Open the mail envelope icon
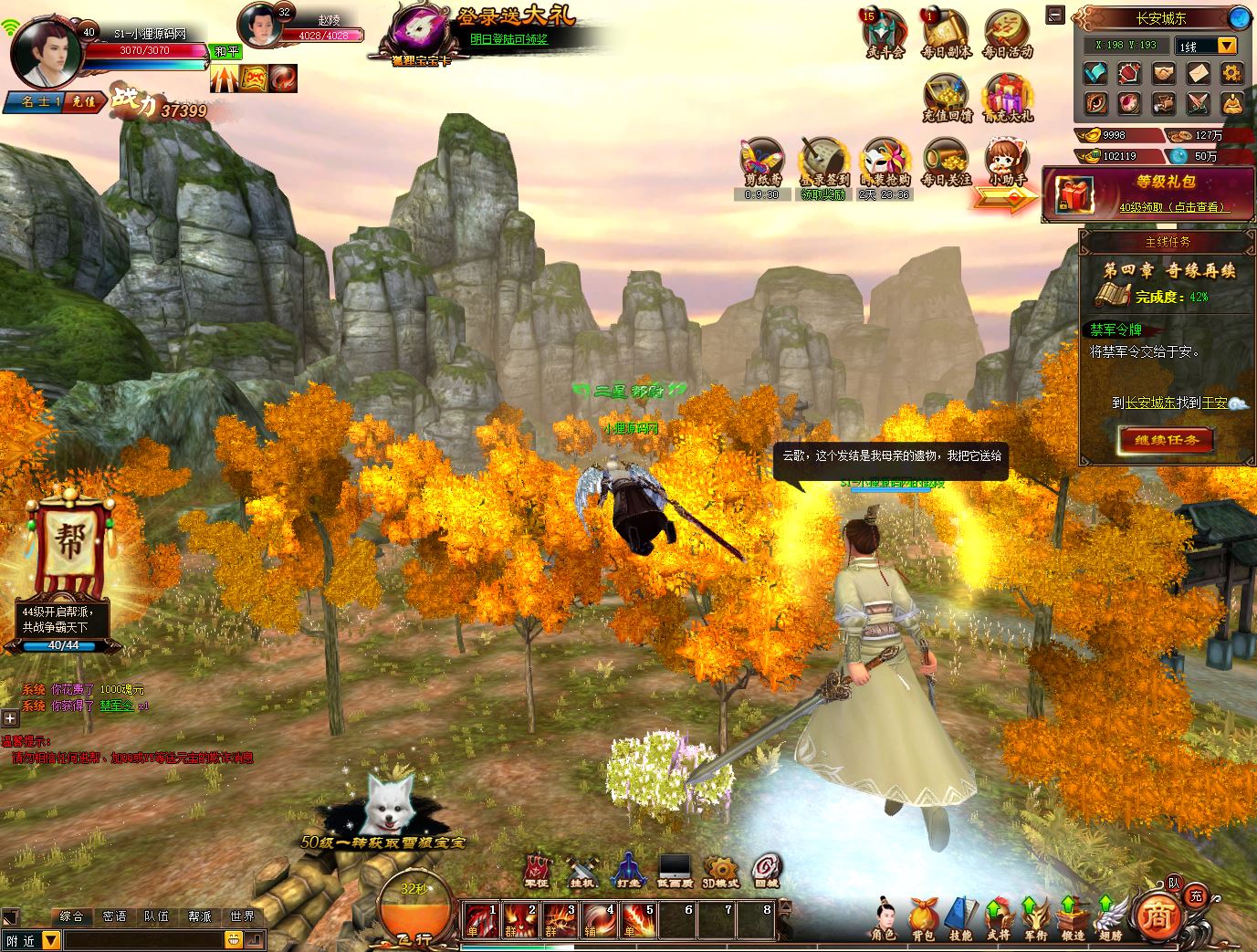The height and width of the screenshot is (952, 1257). click(x=1199, y=74)
